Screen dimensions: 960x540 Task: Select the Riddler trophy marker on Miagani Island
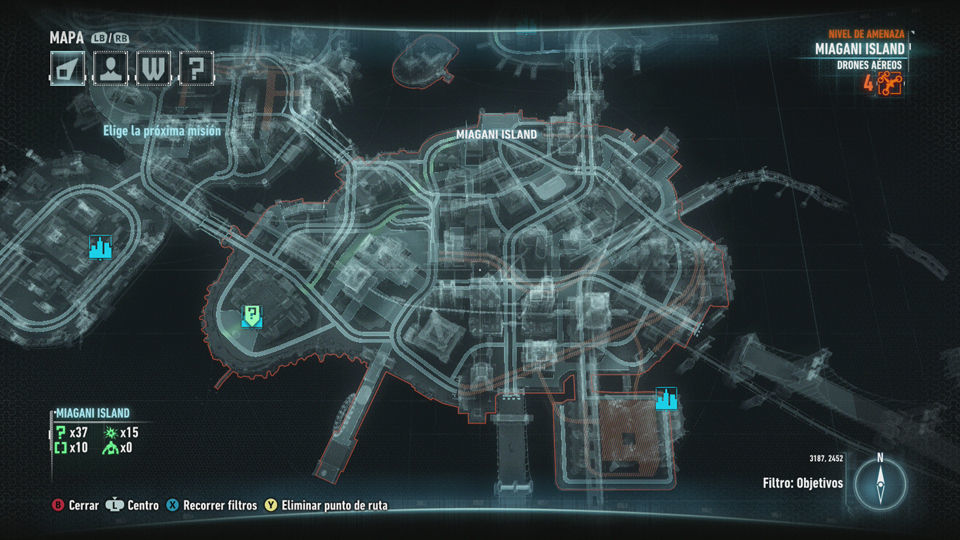[253, 317]
